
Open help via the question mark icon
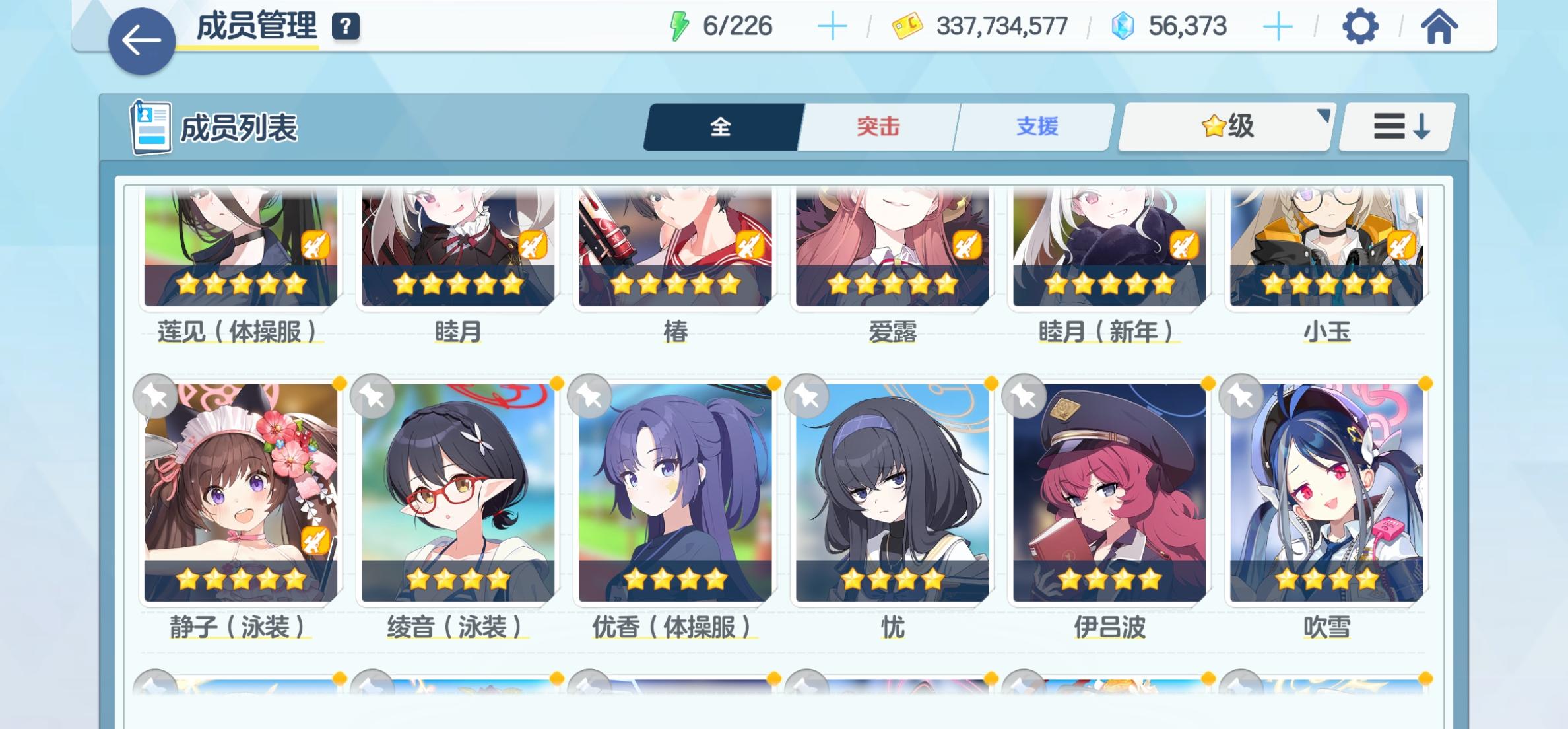pos(345,28)
